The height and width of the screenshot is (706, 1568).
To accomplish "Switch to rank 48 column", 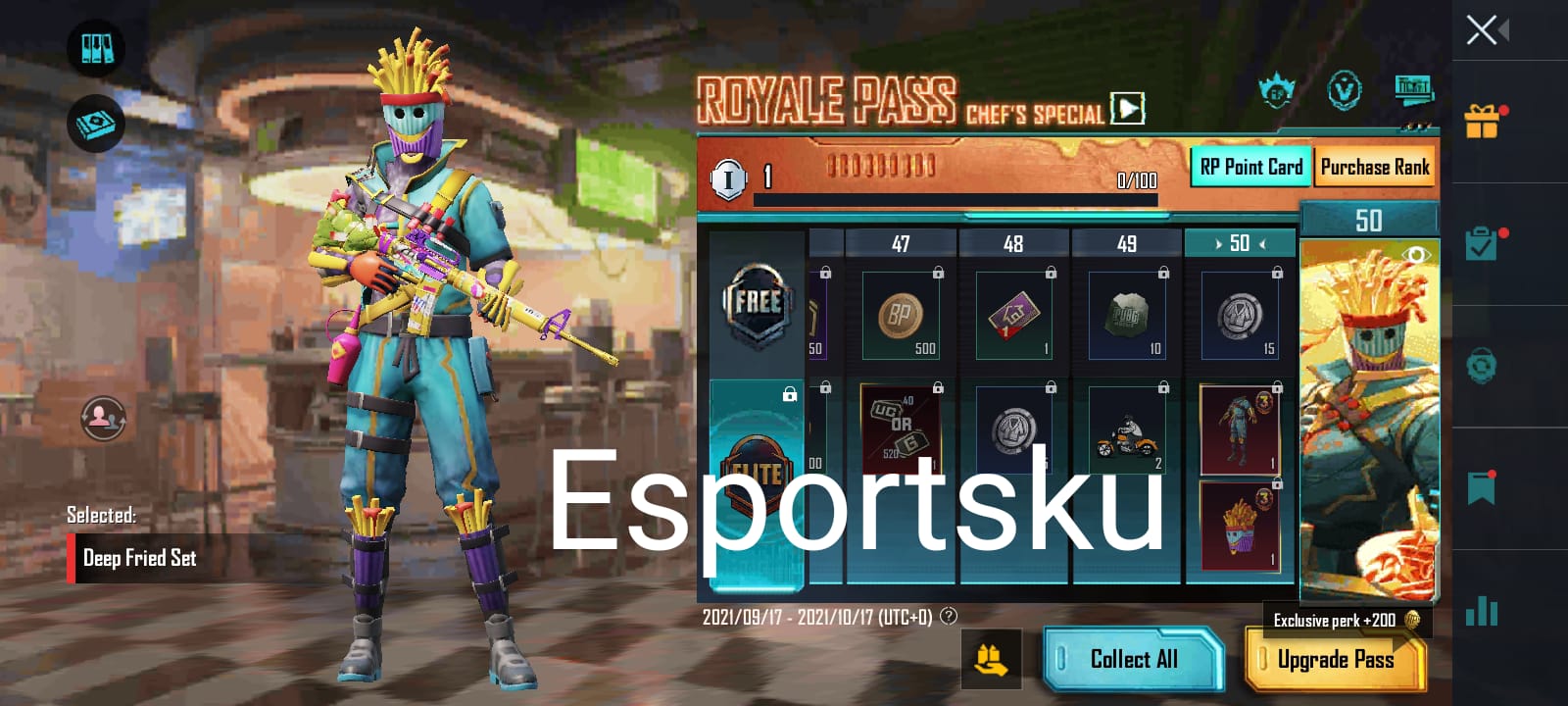I will point(1013,243).
